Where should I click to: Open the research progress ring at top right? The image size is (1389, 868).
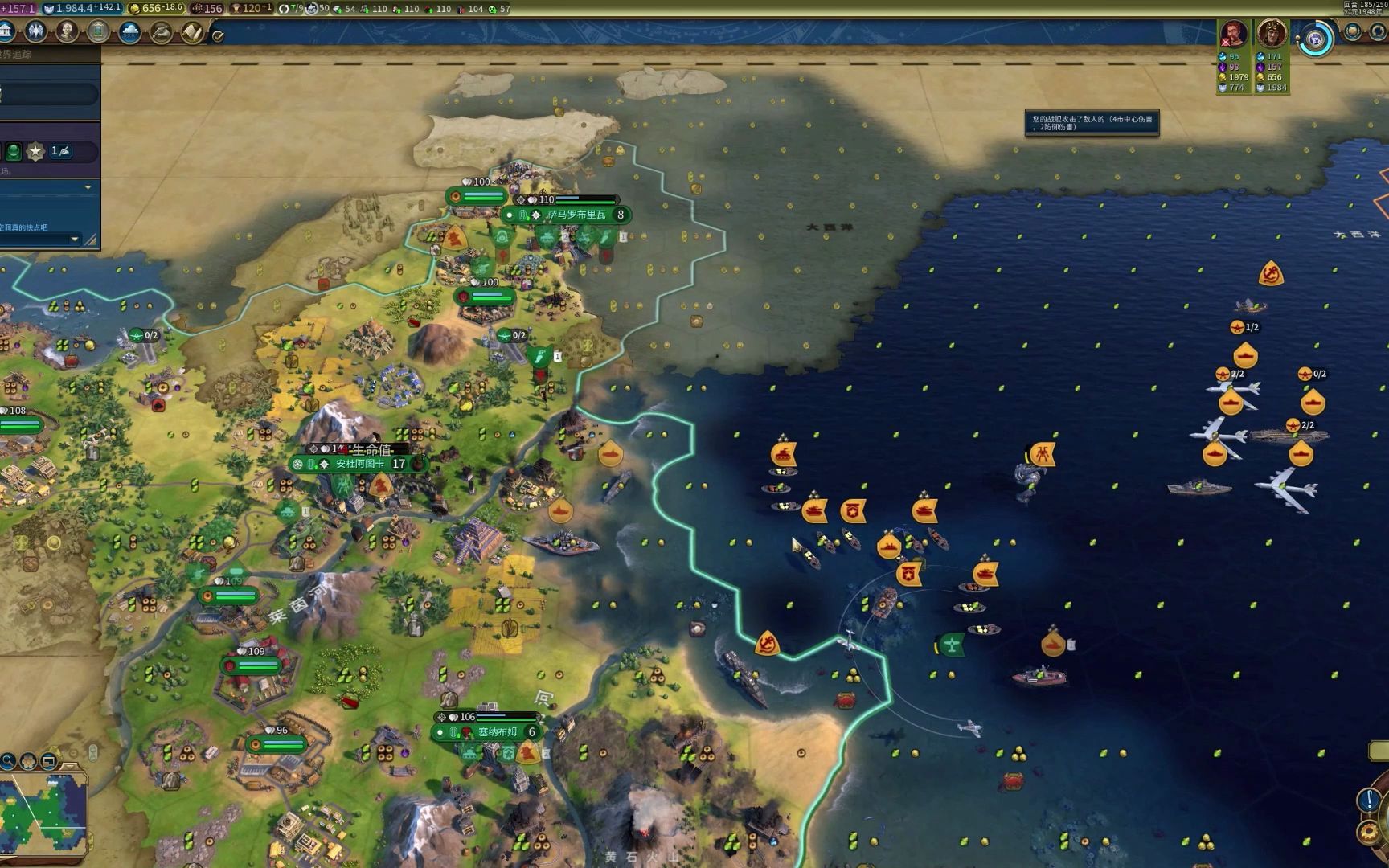click(1316, 39)
